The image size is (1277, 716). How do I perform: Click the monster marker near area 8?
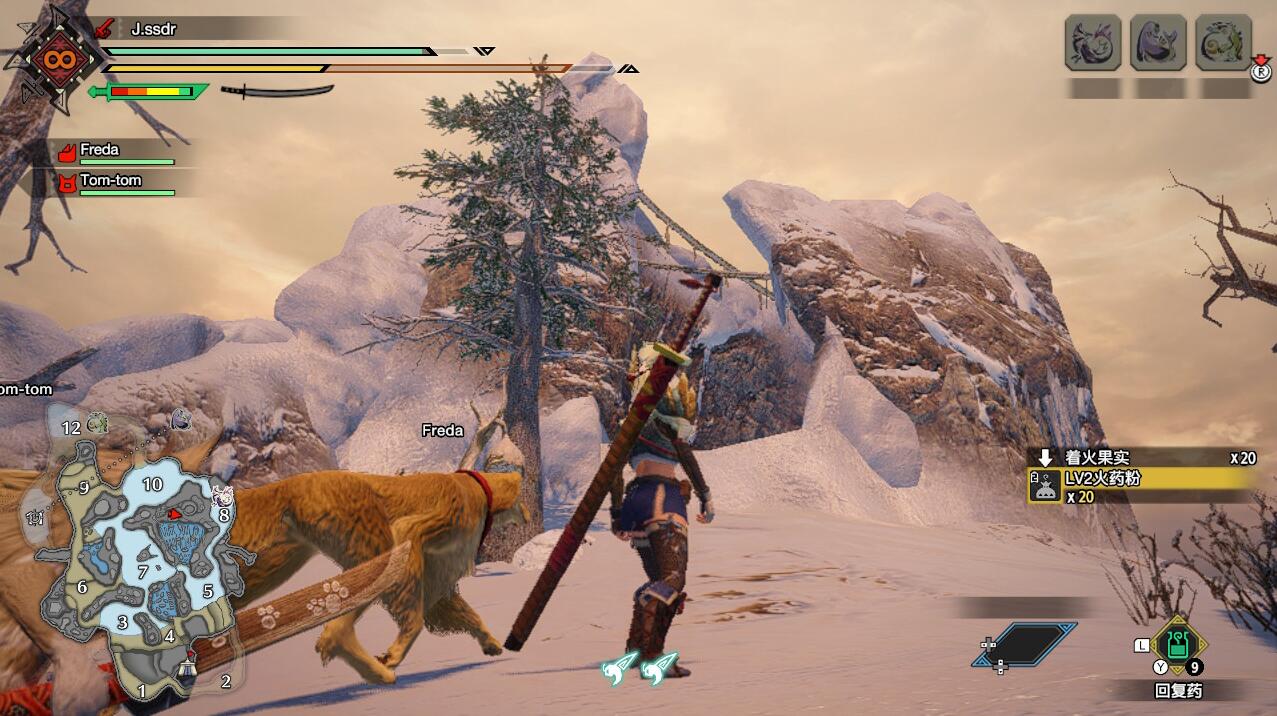click(222, 495)
